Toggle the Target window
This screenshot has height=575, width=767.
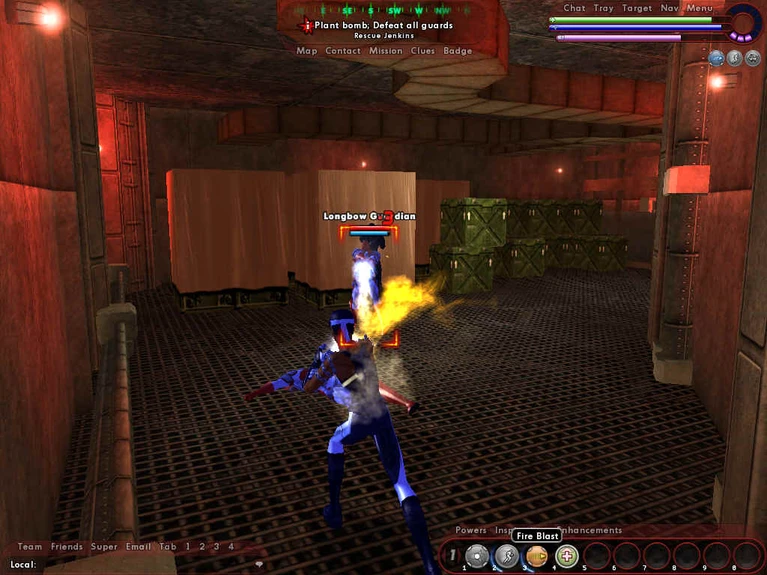click(637, 8)
